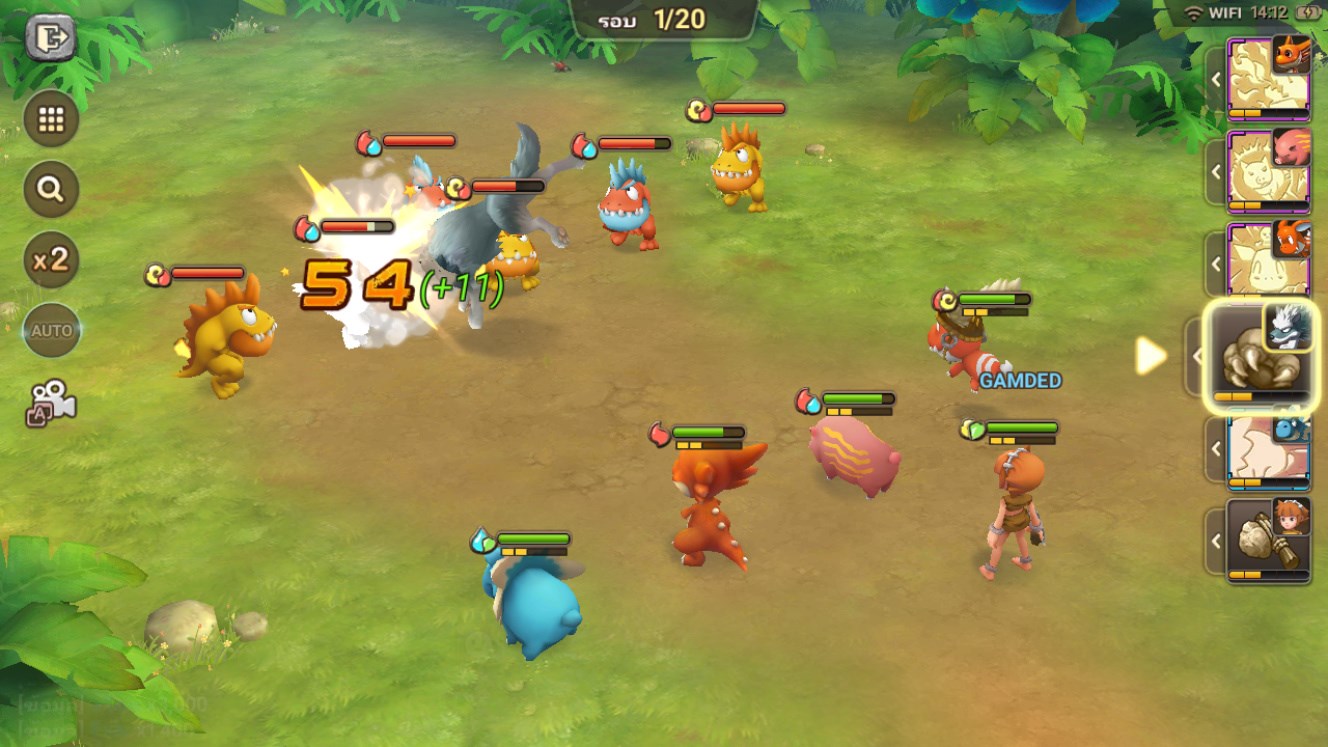Switch the auto camera mode icon

[x=51, y=401]
